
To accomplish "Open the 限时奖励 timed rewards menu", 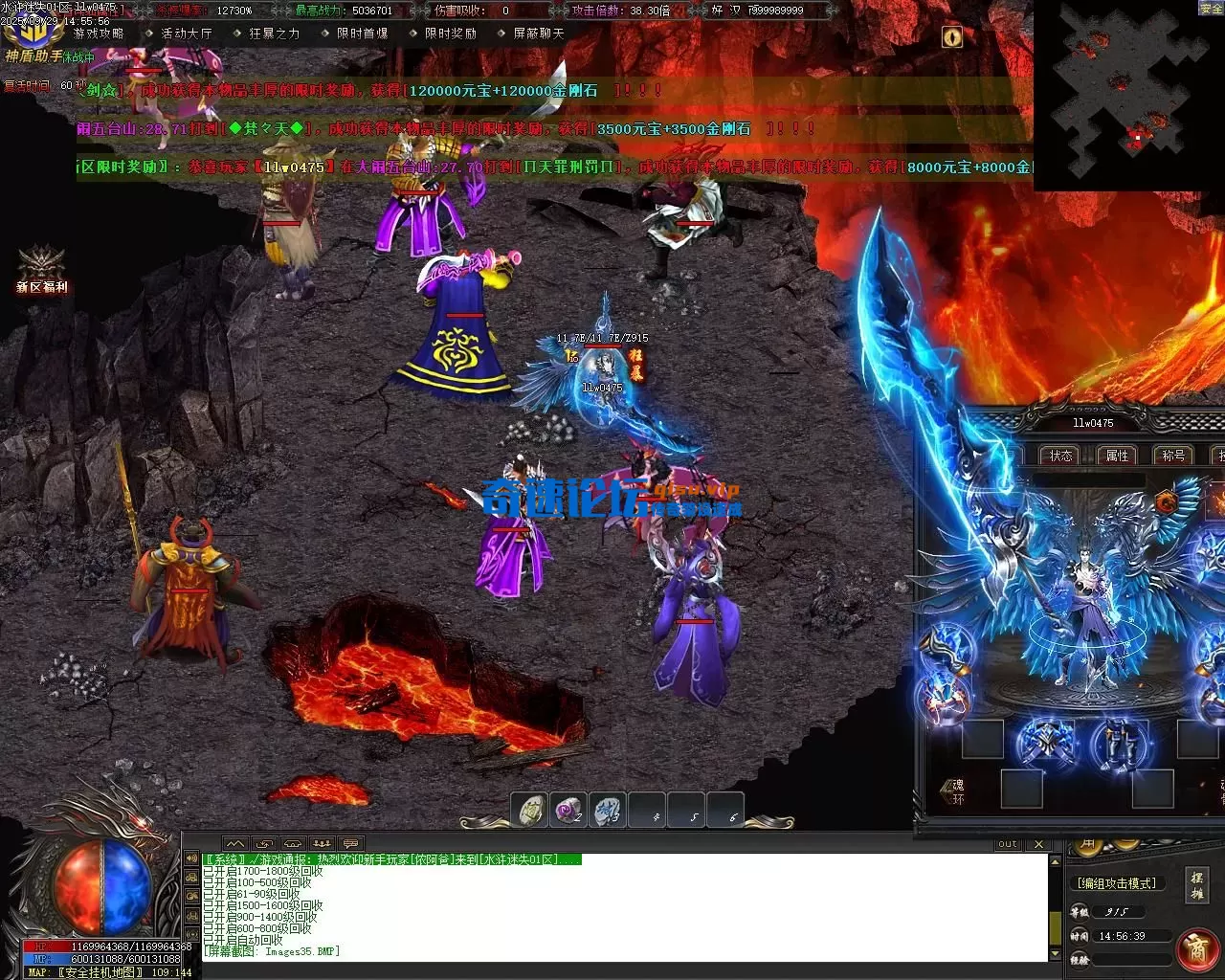I will pos(450,33).
